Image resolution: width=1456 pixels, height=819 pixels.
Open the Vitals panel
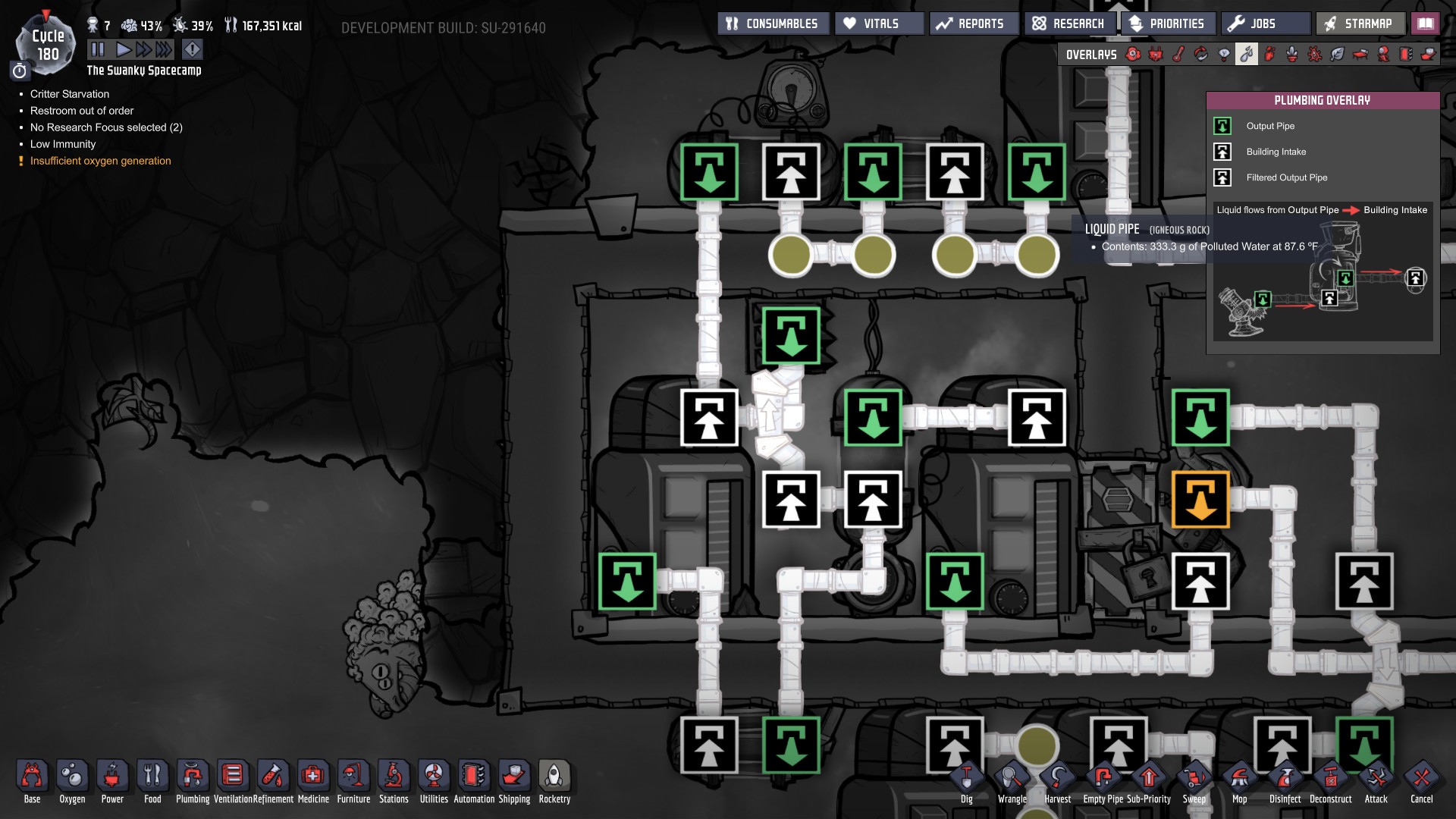(x=880, y=23)
